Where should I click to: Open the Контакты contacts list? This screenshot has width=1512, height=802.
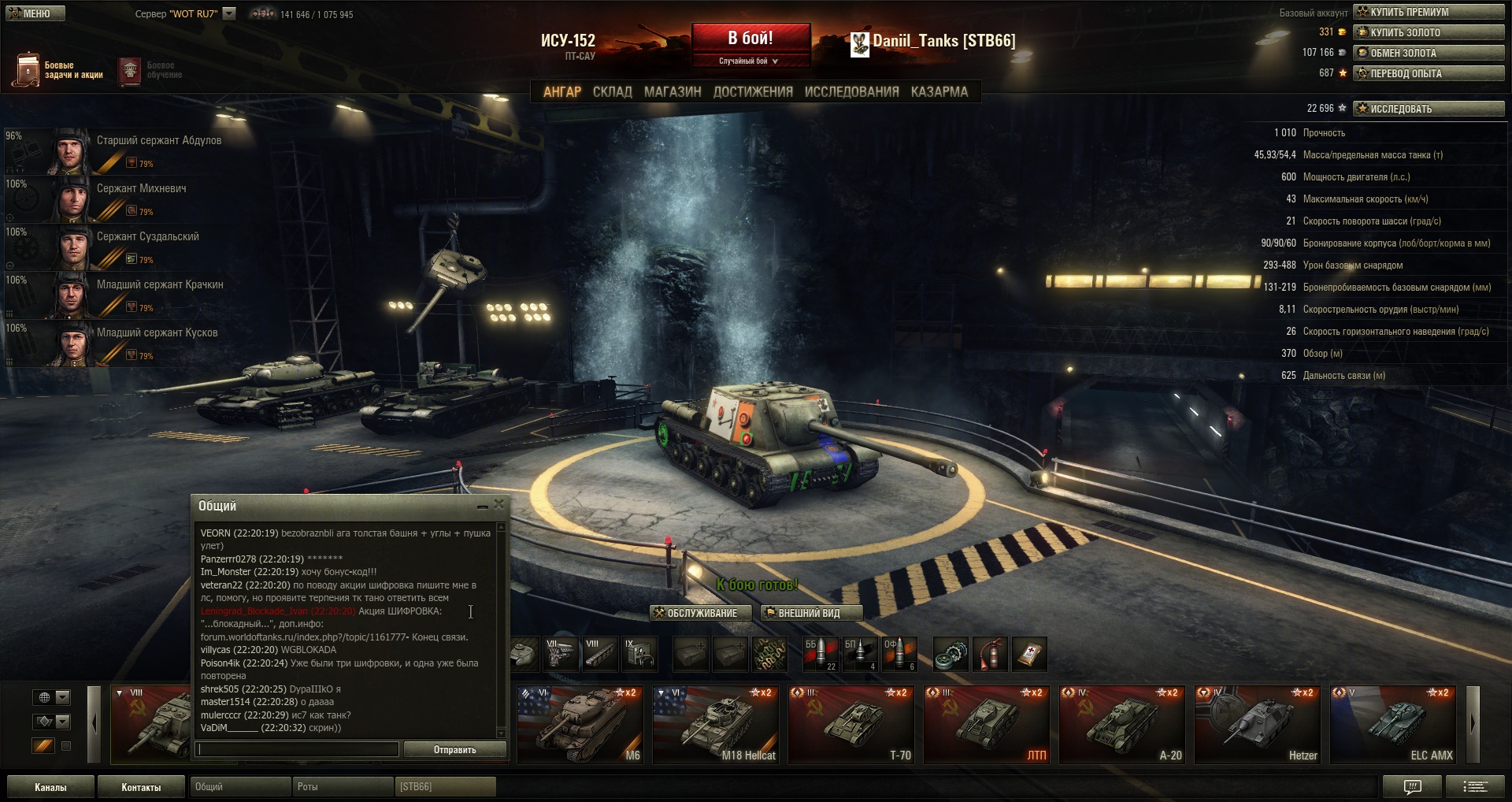(x=141, y=787)
